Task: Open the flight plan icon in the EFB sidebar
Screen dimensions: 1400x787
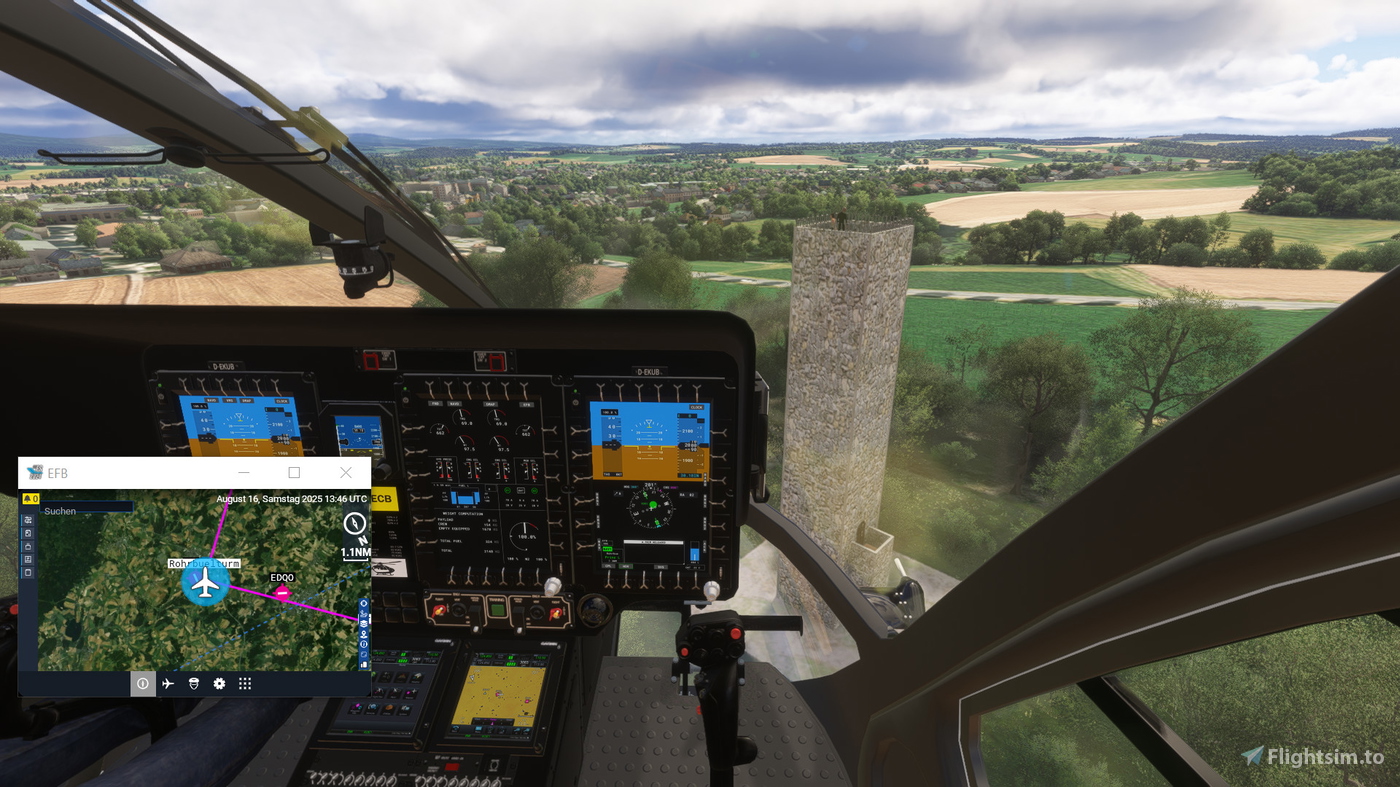Action: (x=28, y=521)
